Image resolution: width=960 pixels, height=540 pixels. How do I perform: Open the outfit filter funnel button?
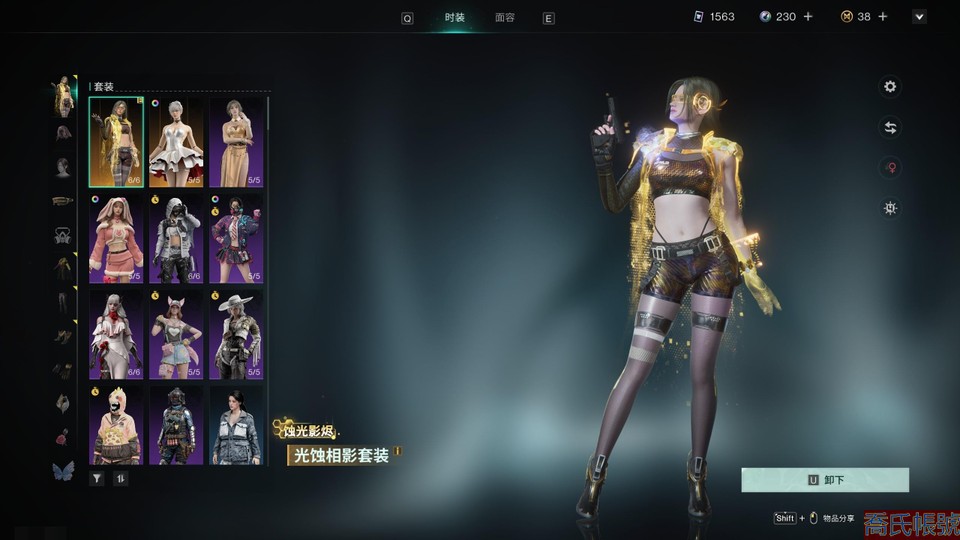click(x=97, y=479)
